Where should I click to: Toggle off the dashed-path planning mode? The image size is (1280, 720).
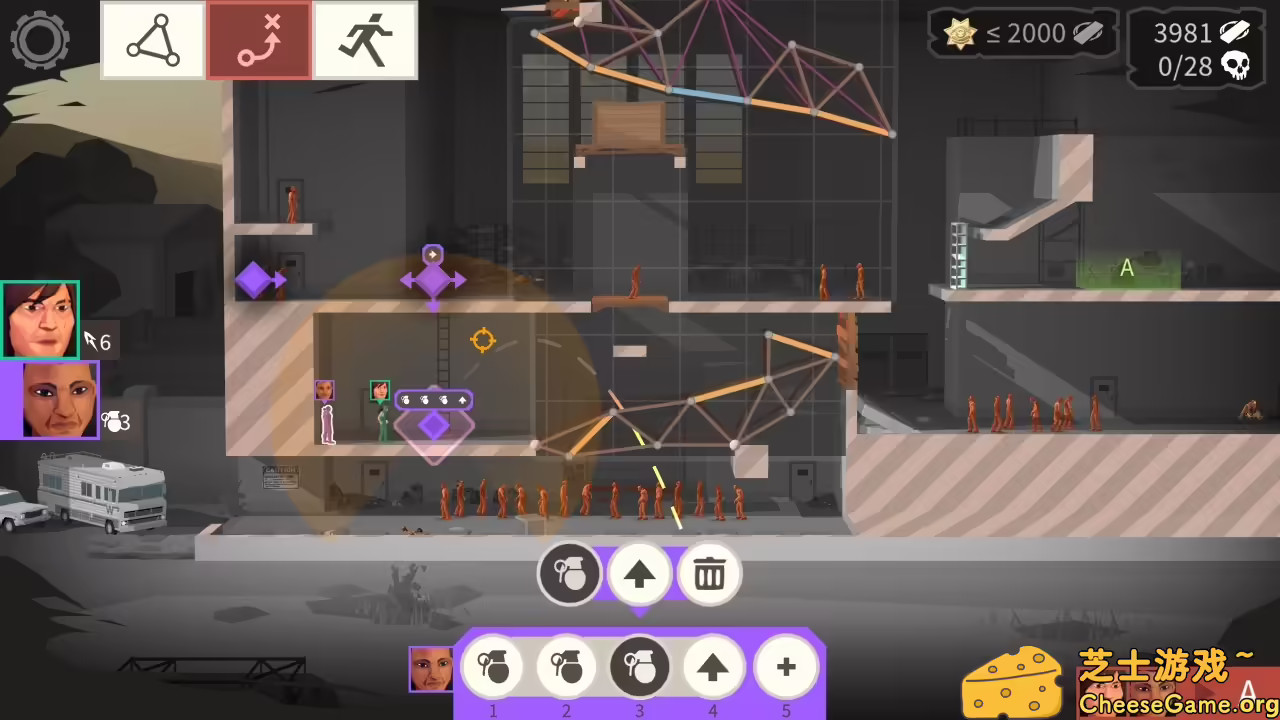[259, 40]
